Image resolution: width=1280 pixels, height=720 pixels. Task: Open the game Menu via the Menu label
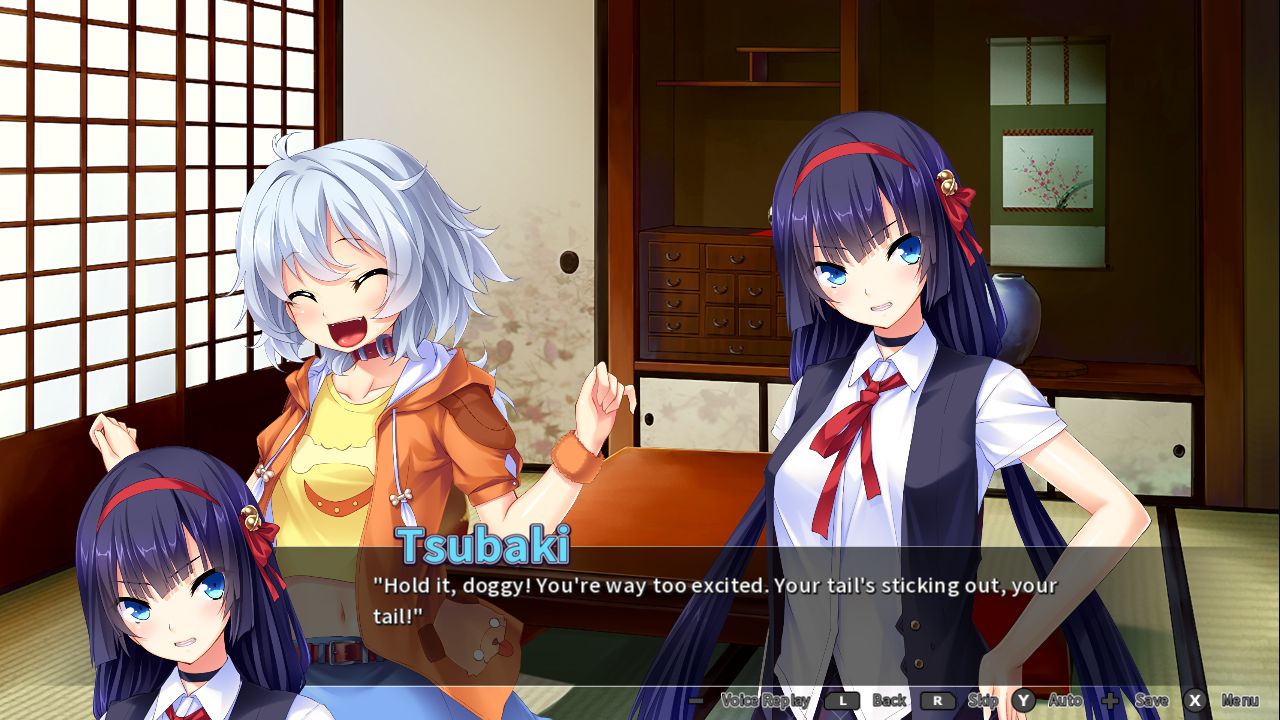[1239, 701]
